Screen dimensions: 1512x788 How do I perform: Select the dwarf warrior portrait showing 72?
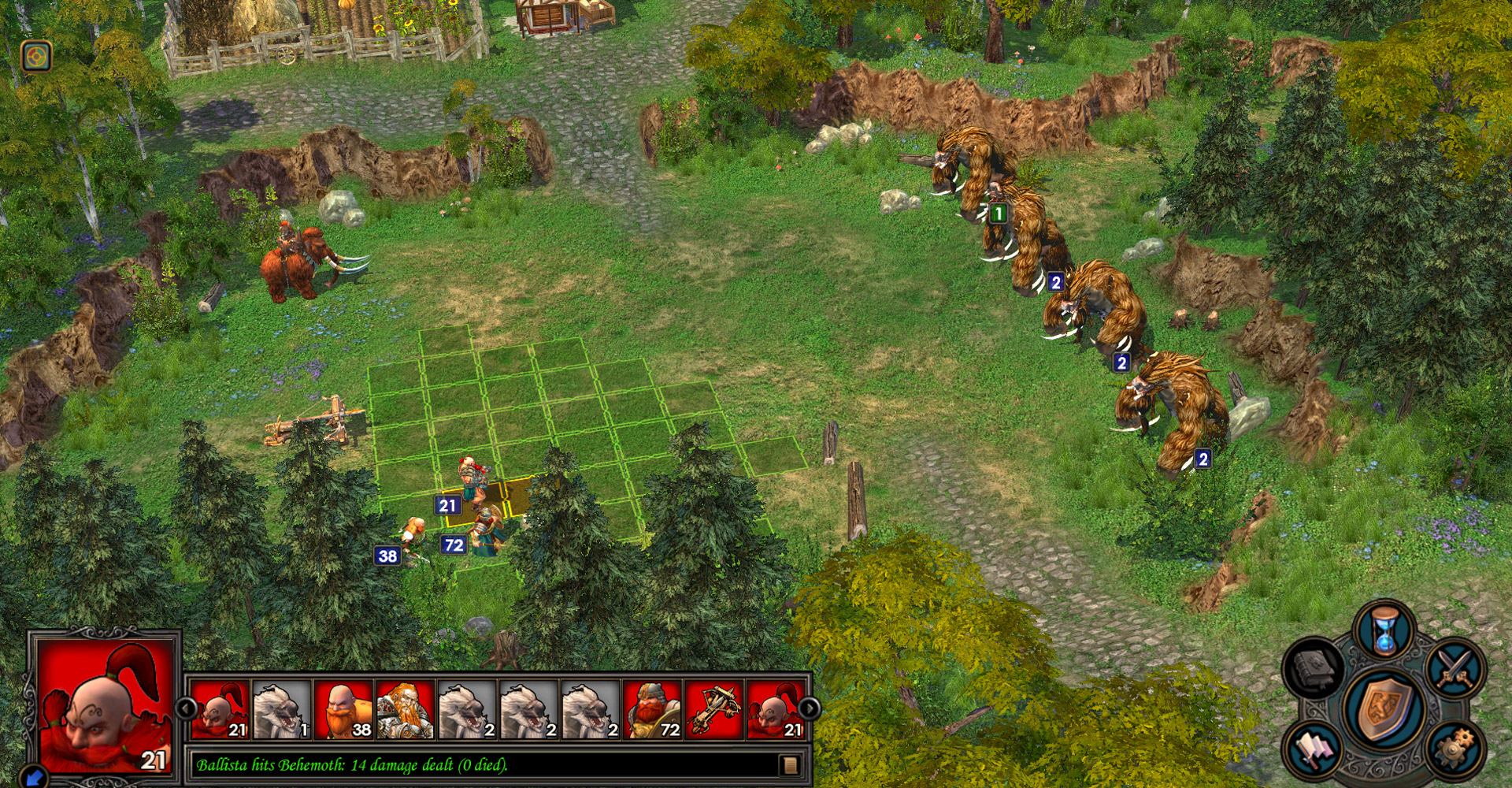[652, 709]
